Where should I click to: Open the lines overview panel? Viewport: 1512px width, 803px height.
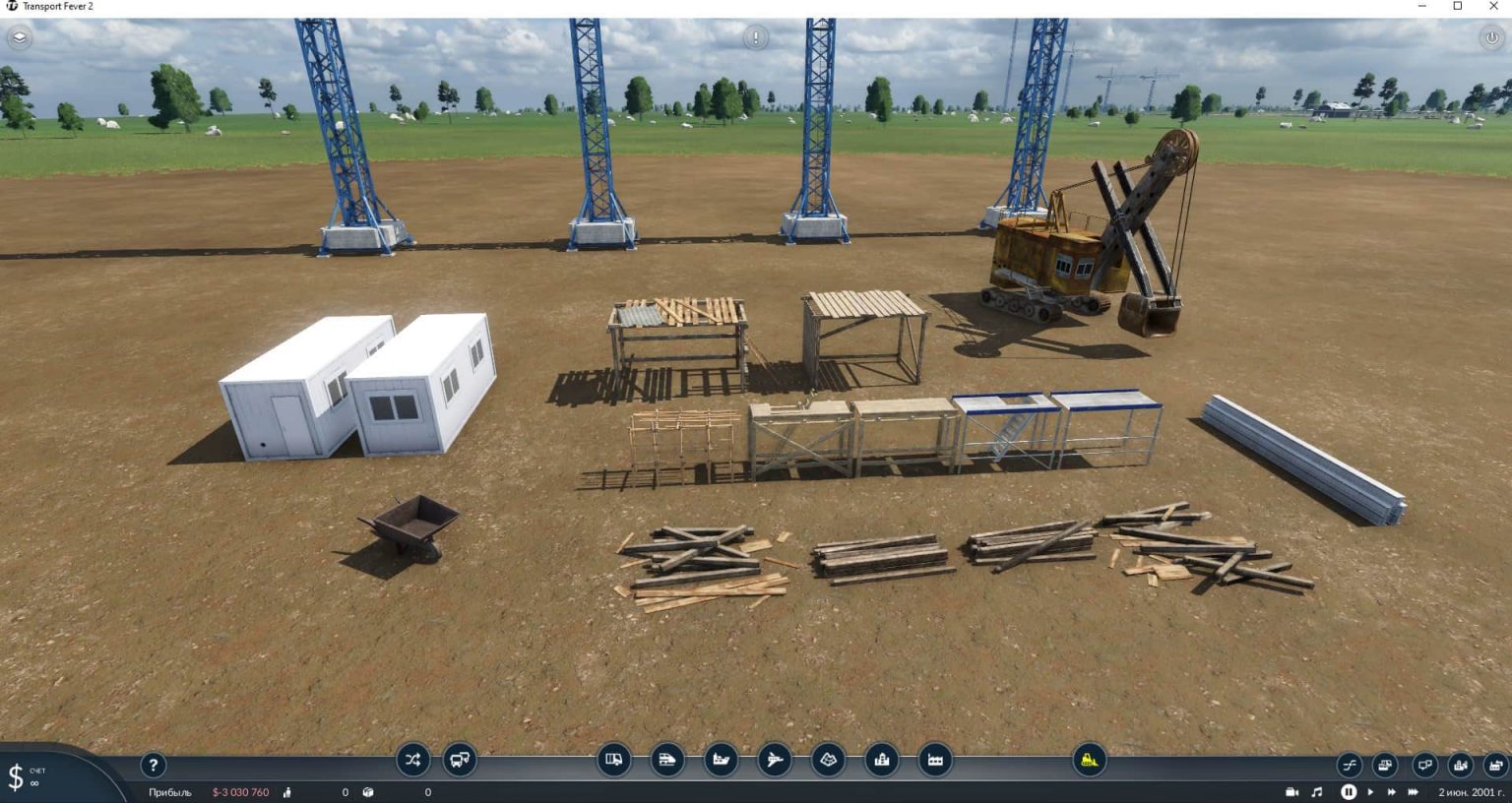[x=1349, y=765]
